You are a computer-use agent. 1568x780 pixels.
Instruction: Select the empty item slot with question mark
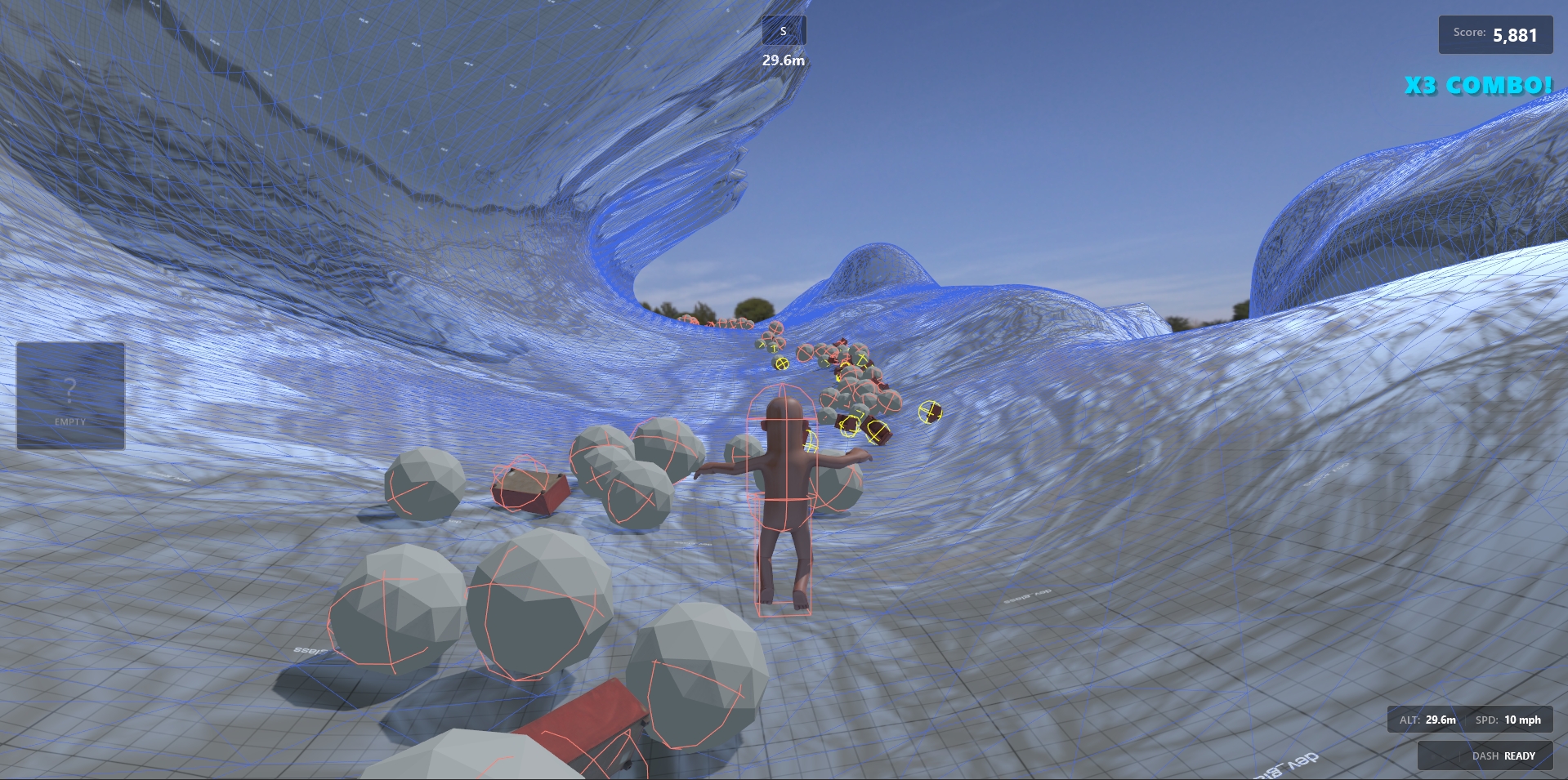pyautogui.click(x=70, y=395)
